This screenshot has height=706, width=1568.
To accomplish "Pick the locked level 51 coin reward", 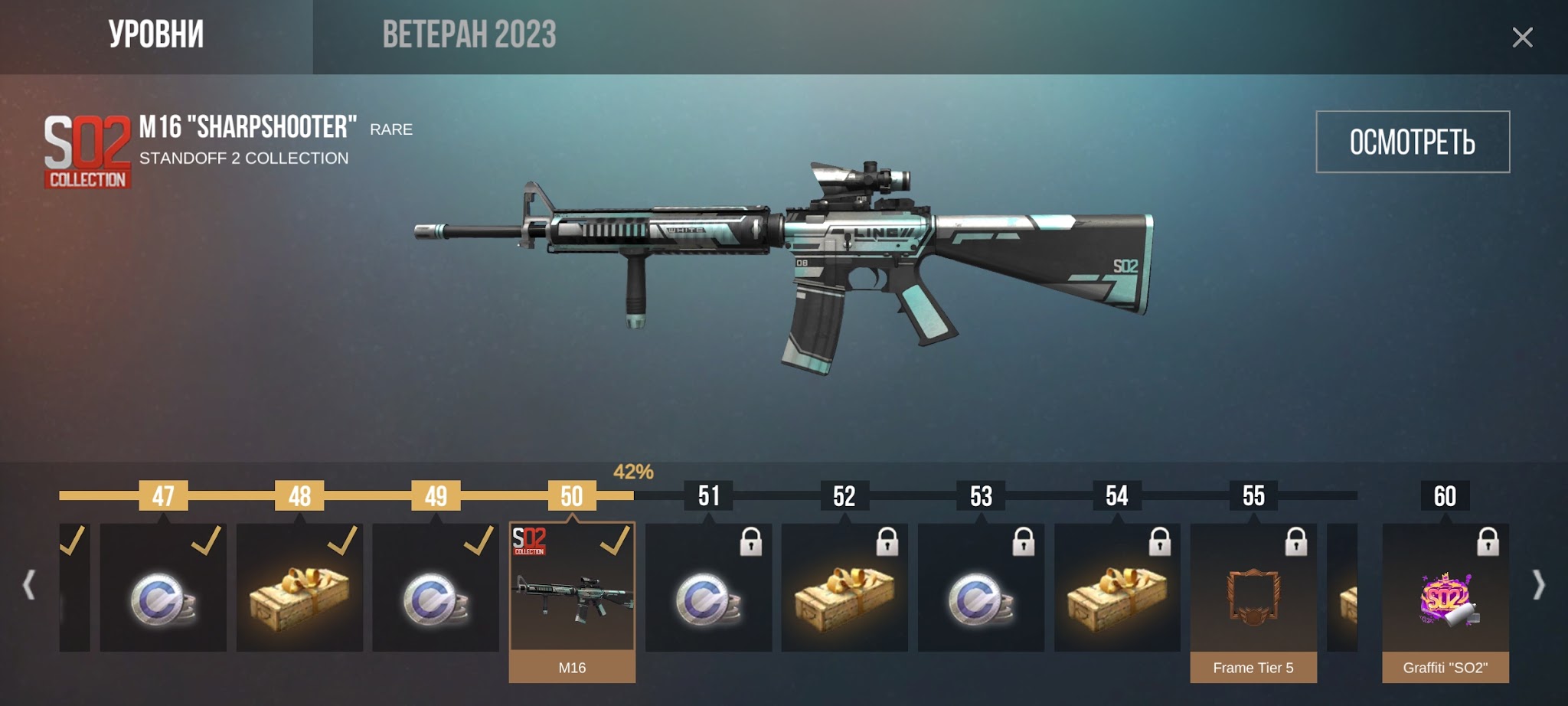I will tap(708, 588).
